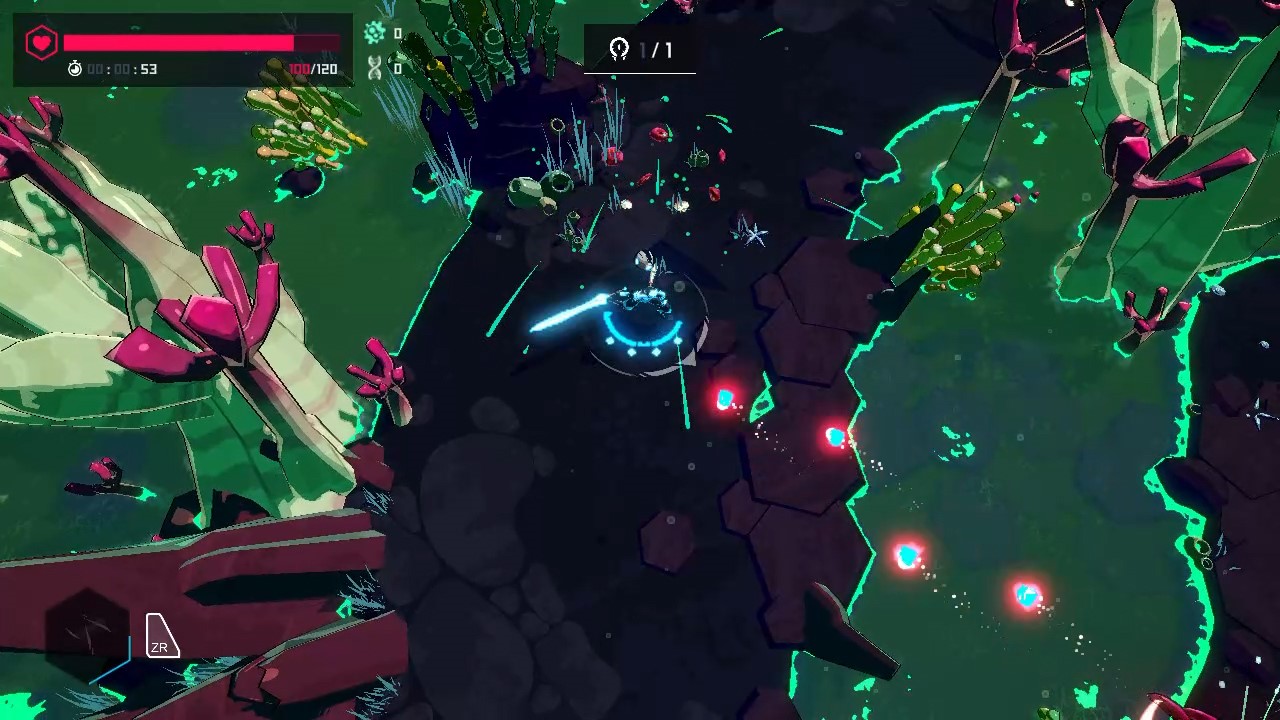Select the DNA strand resource icon
This screenshot has width=1280, height=720.
point(373,68)
